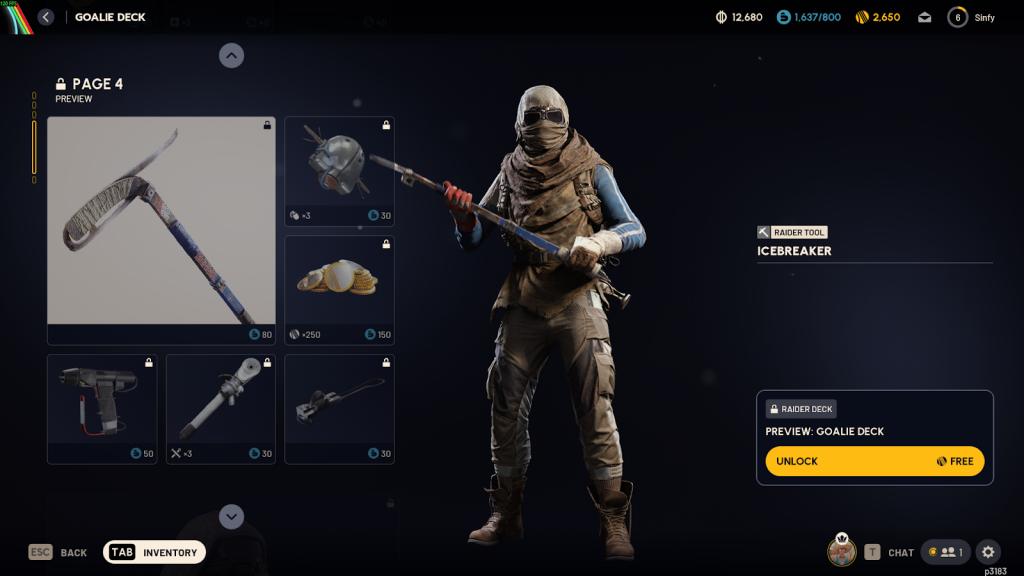Open the mail inbox
Screen dimensions: 1024x576
[925, 17]
